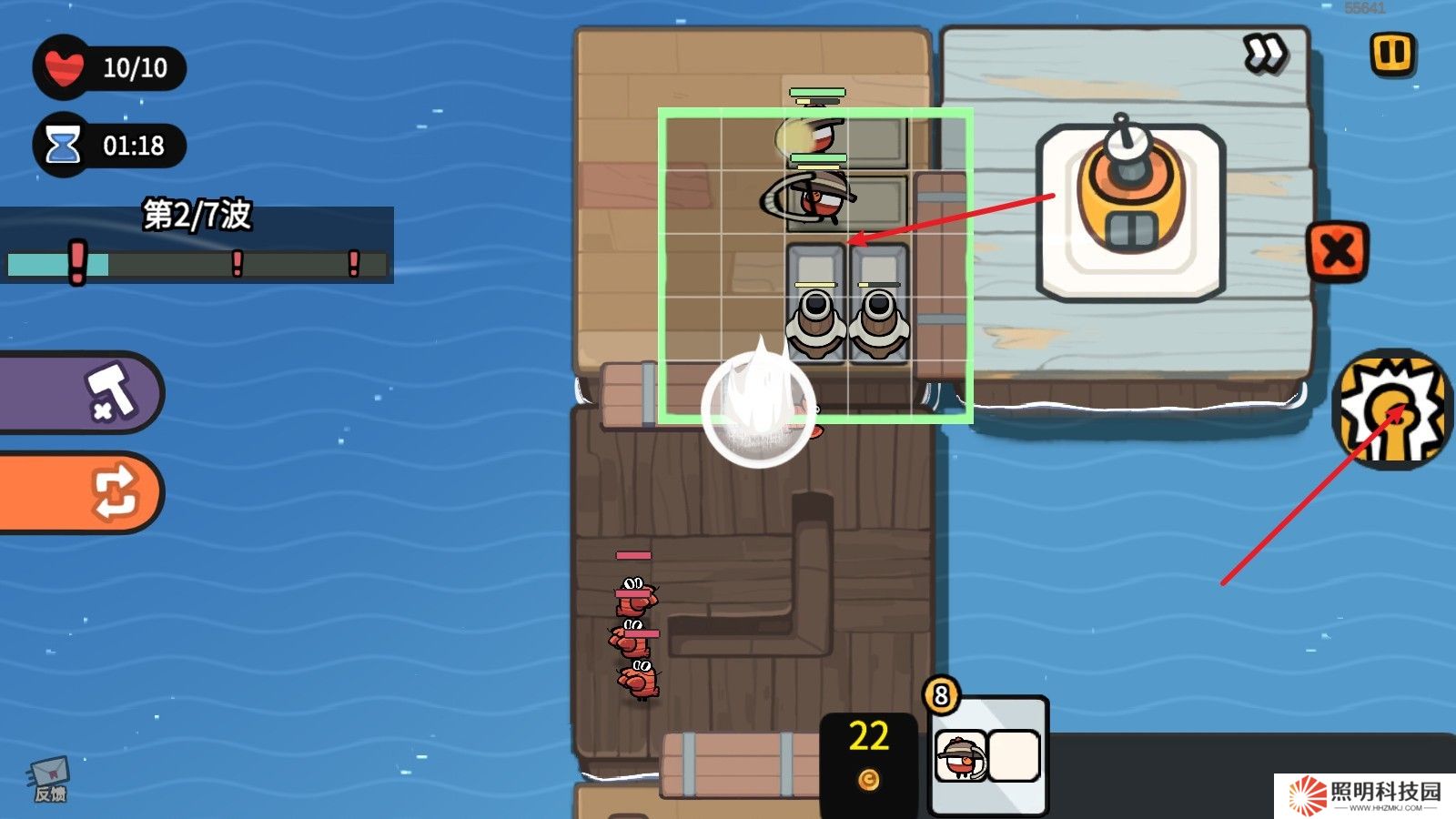Image resolution: width=1456 pixels, height=819 pixels.
Task: Toggle fast-forward speed with the double arrows
Action: (x=1264, y=54)
